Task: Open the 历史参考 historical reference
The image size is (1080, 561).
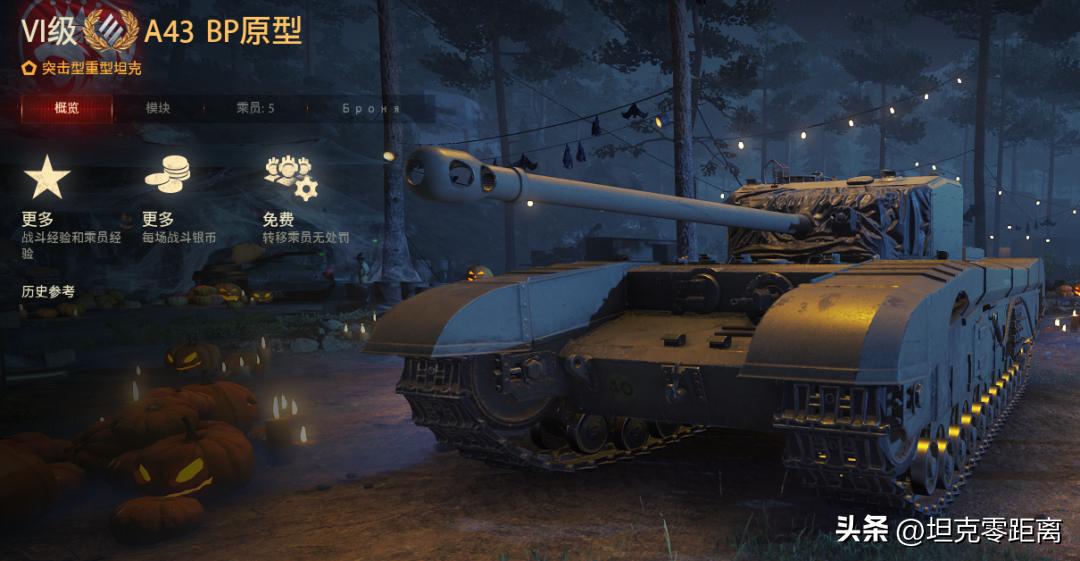Action: click(x=48, y=292)
